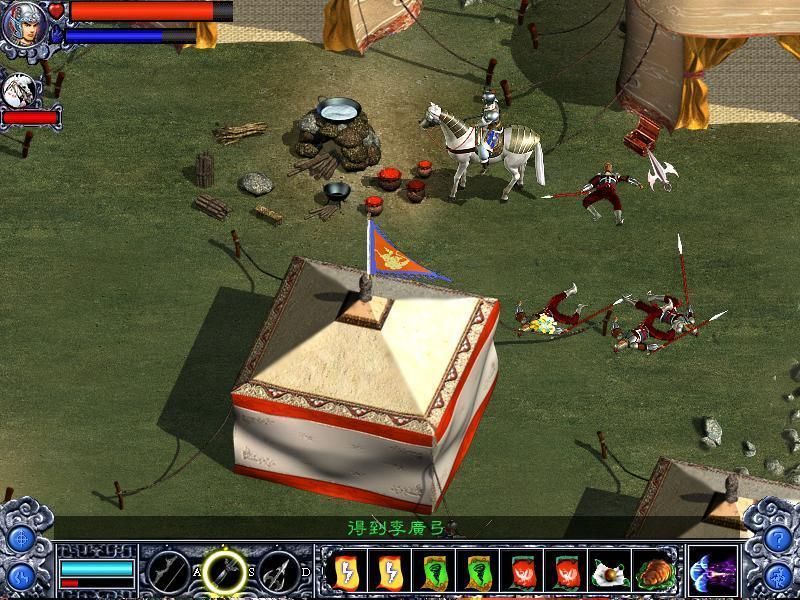This screenshot has height=600, width=800.
Task: Use the fried egg dish item
Action: coord(609,572)
